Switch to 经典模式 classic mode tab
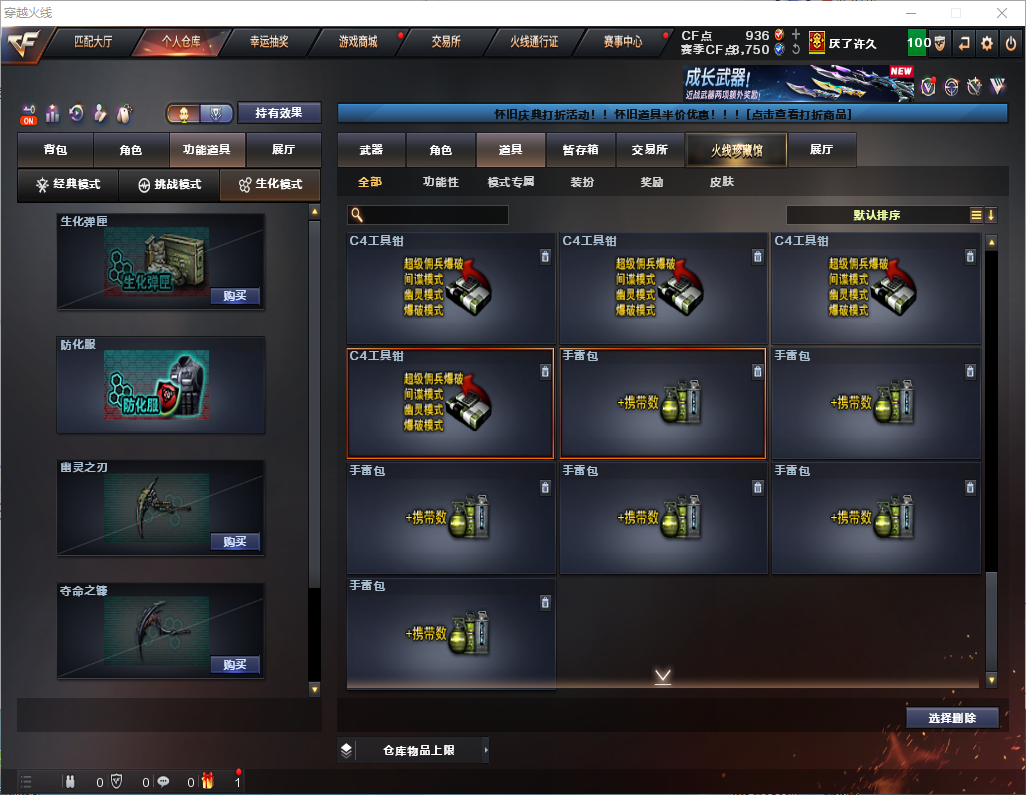This screenshot has width=1026, height=795. tap(68, 185)
